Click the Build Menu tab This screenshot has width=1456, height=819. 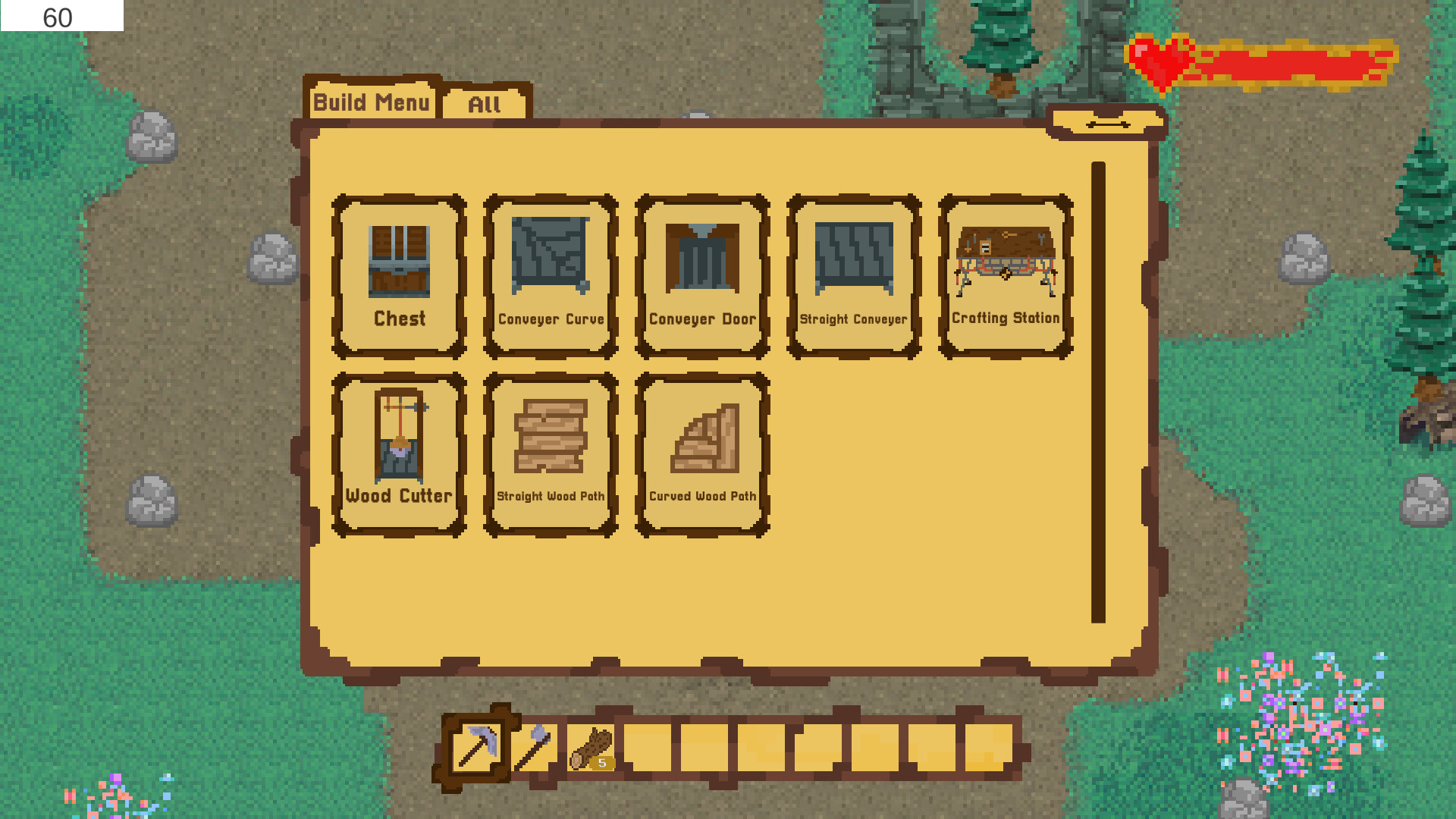pyautogui.click(x=373, y=102)
